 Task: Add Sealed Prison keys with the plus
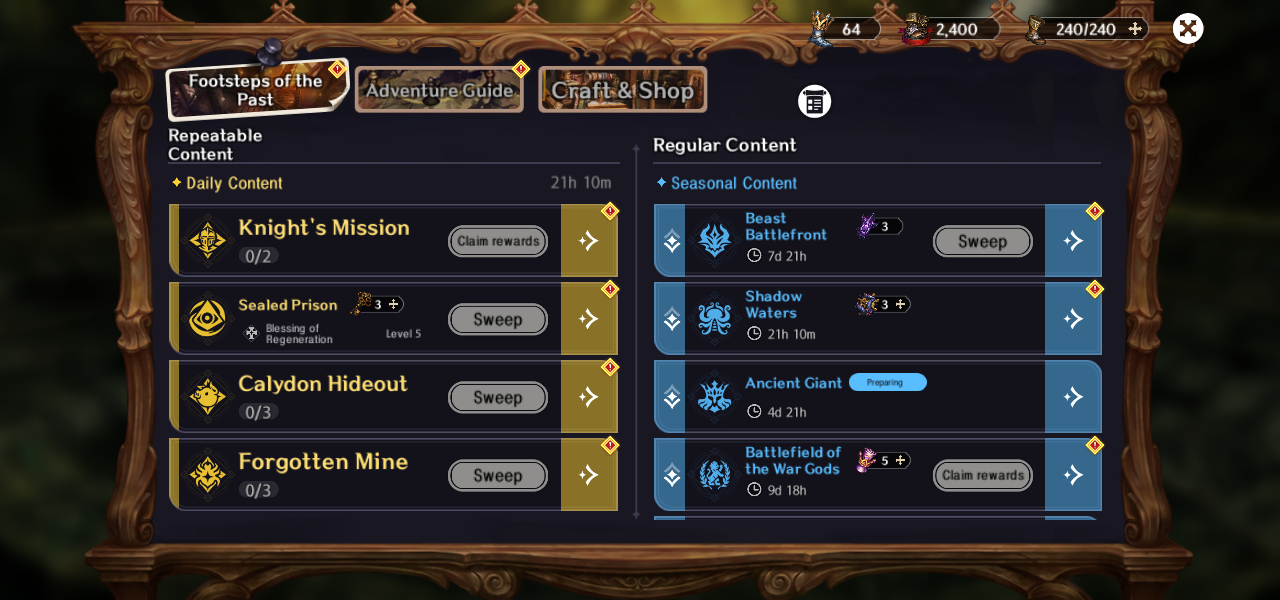coord(394,304)
